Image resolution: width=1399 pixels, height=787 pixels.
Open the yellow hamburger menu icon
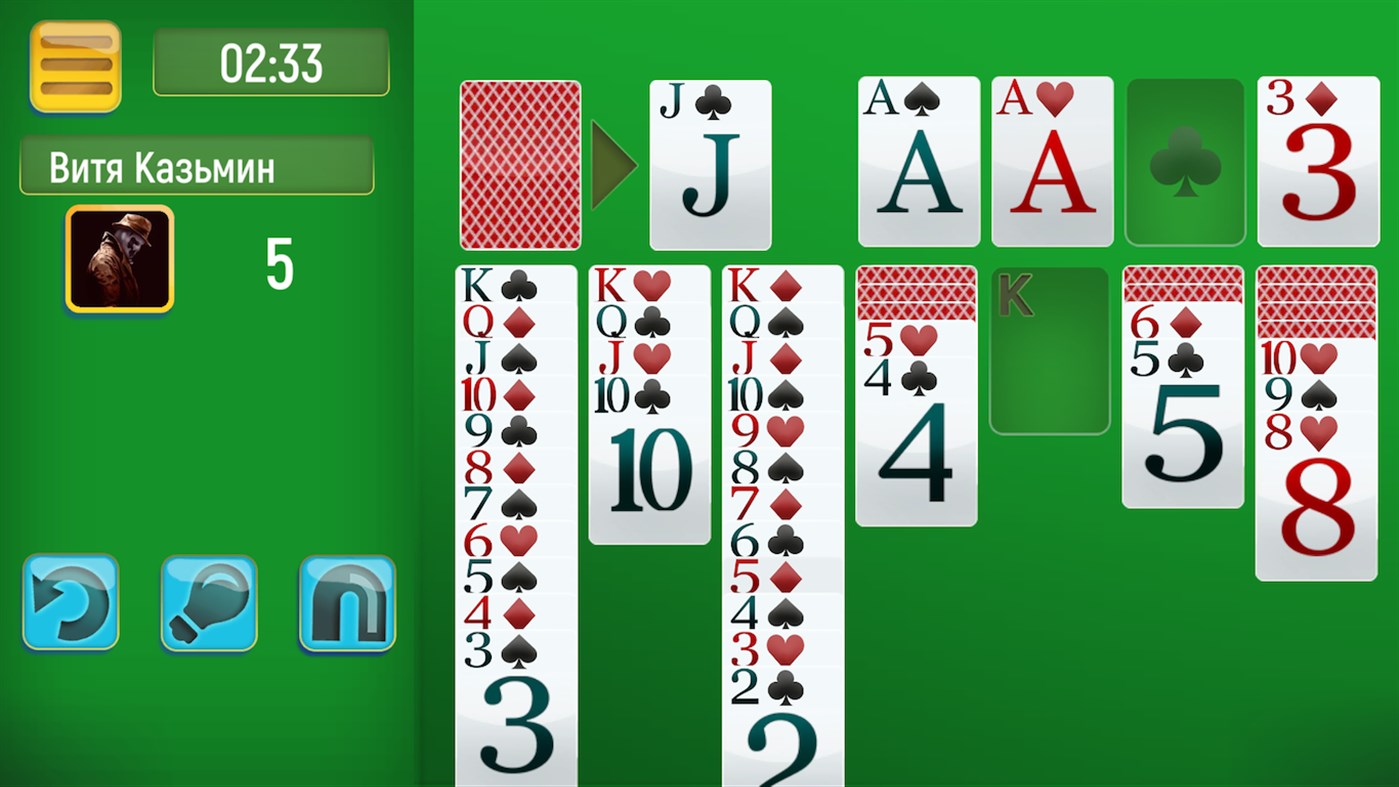coord(75,63)
